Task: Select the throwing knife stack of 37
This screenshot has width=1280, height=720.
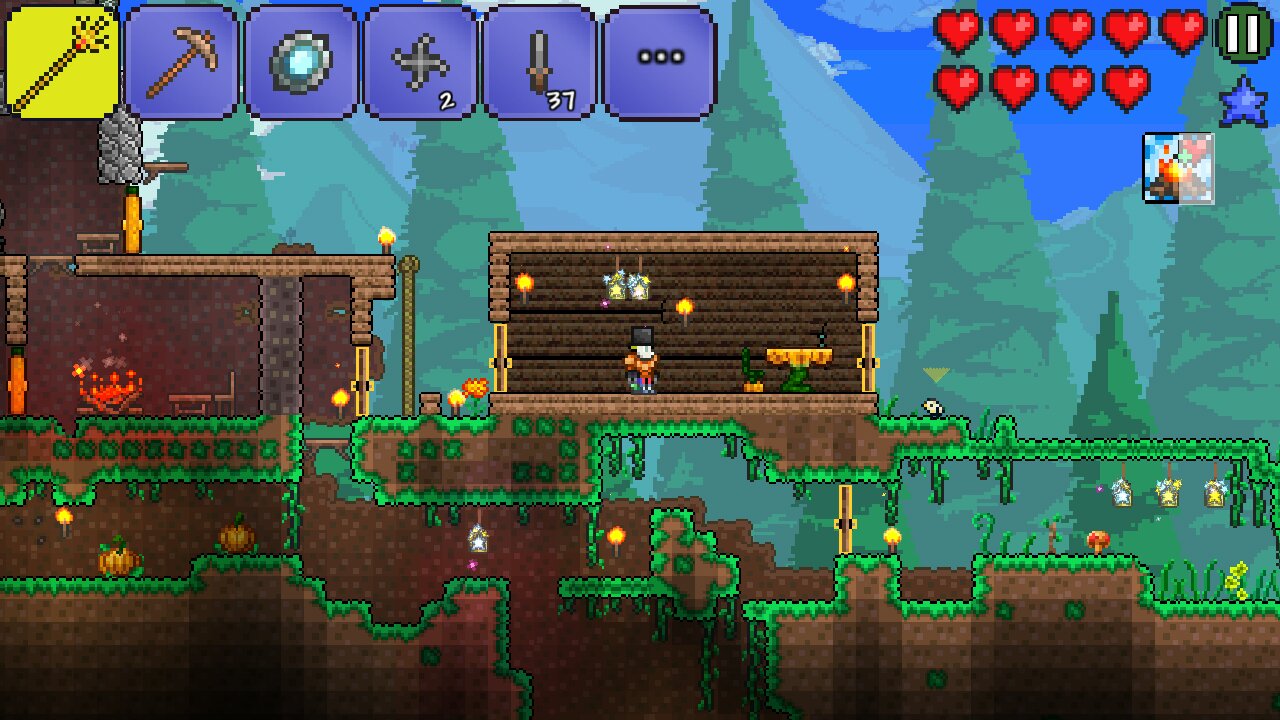Action: point(540,62)
